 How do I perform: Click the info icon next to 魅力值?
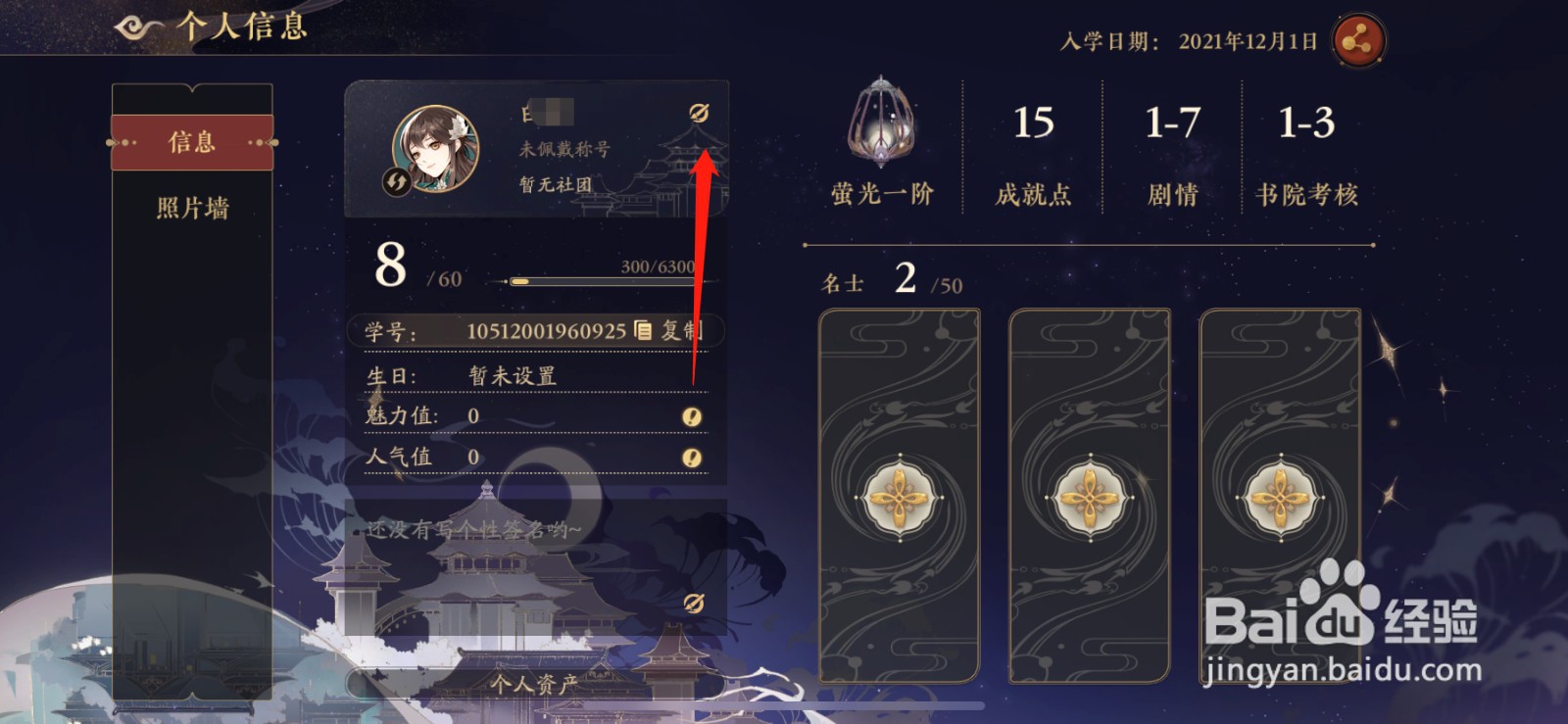(x=692, y=415)
